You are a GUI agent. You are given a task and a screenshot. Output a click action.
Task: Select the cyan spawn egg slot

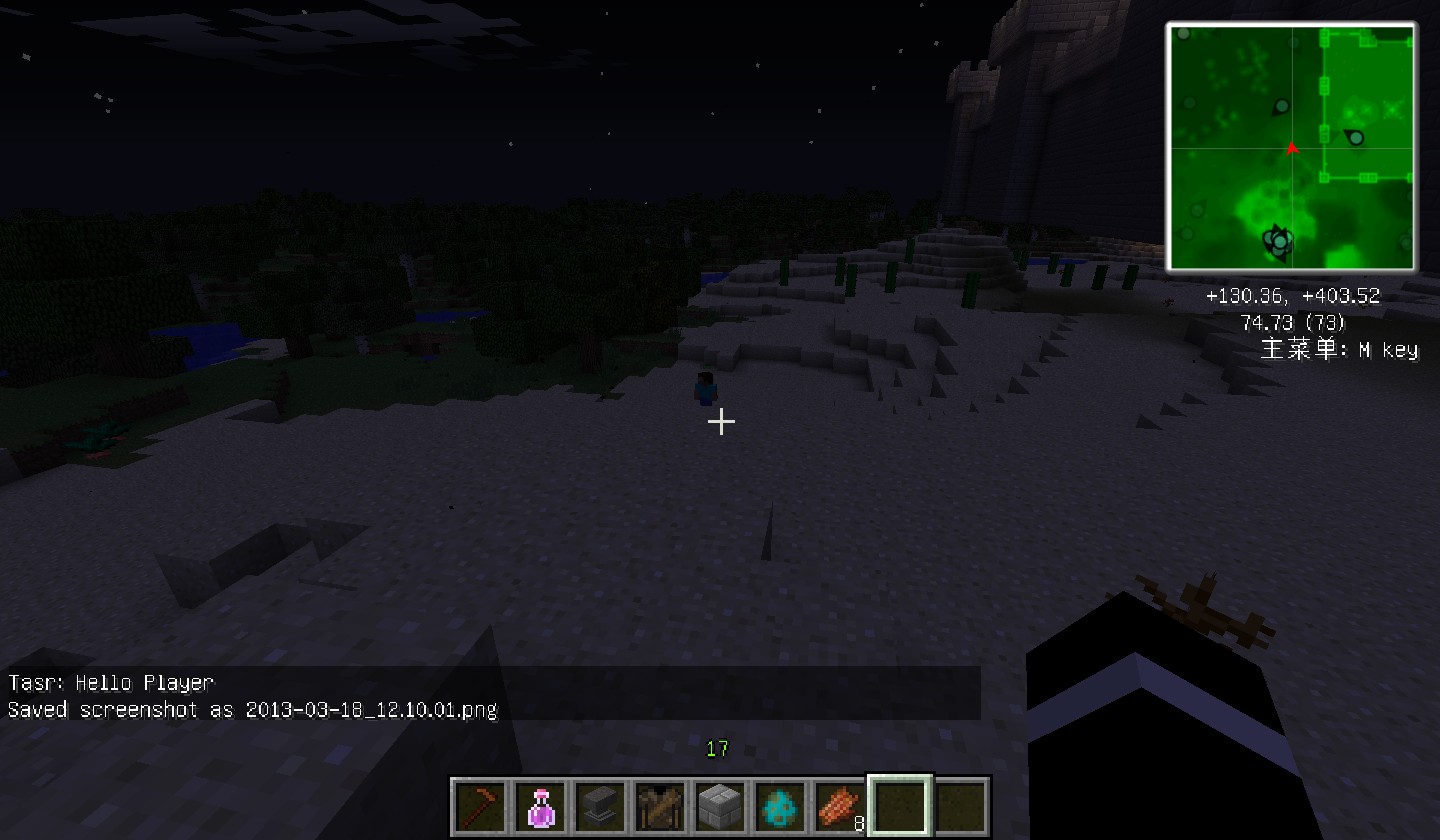pos(780,806)
